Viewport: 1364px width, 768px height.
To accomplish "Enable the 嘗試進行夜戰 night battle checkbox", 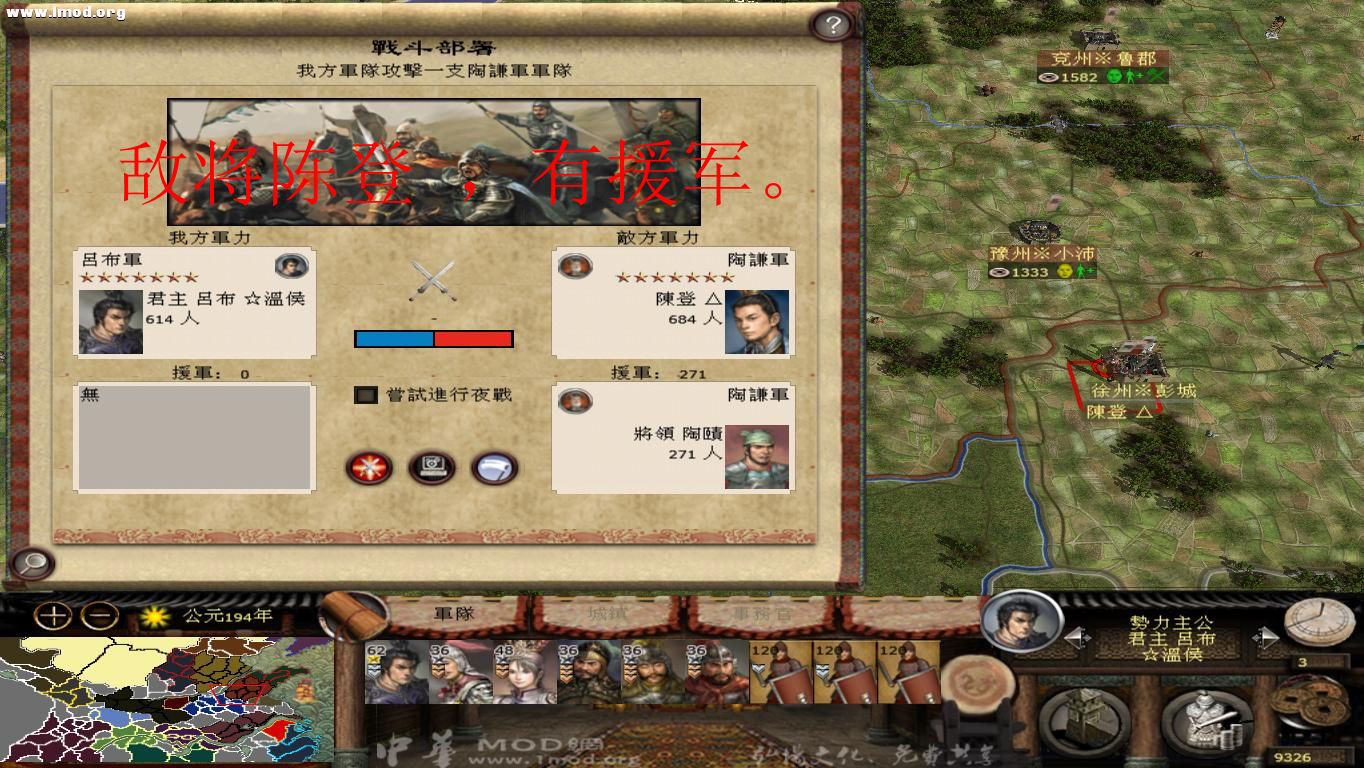I will point(364,395).
